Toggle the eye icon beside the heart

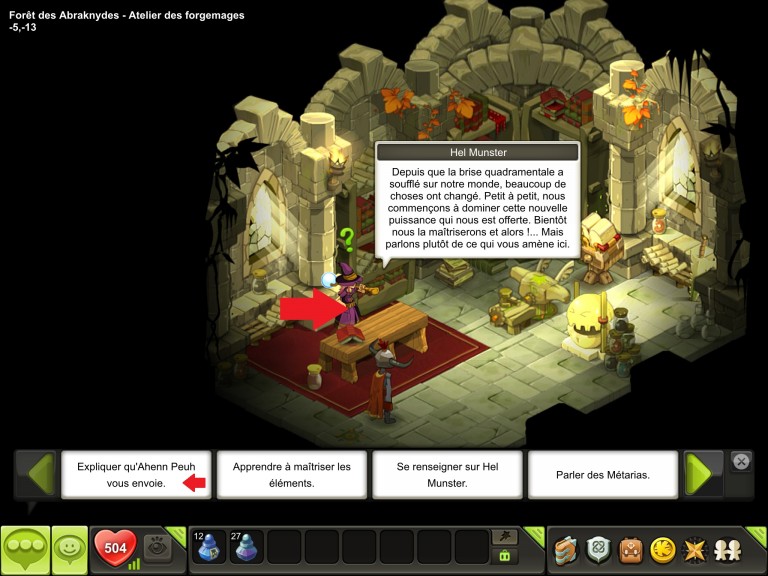[157, 547]
